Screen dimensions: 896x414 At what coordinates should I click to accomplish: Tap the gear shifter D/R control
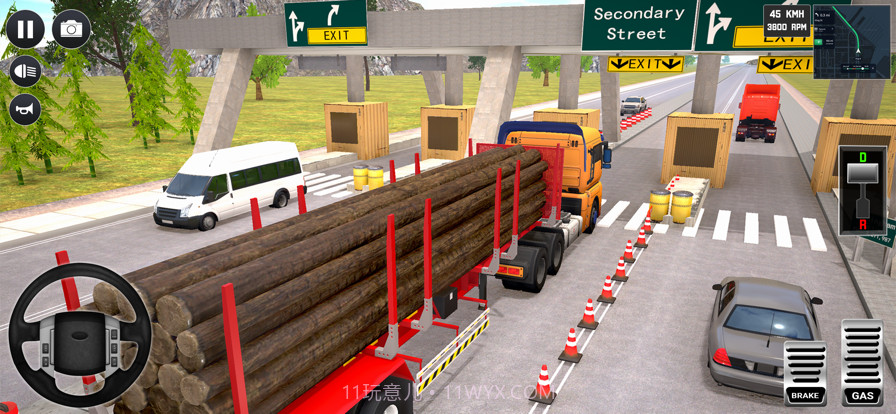click(x=861, y=190)
